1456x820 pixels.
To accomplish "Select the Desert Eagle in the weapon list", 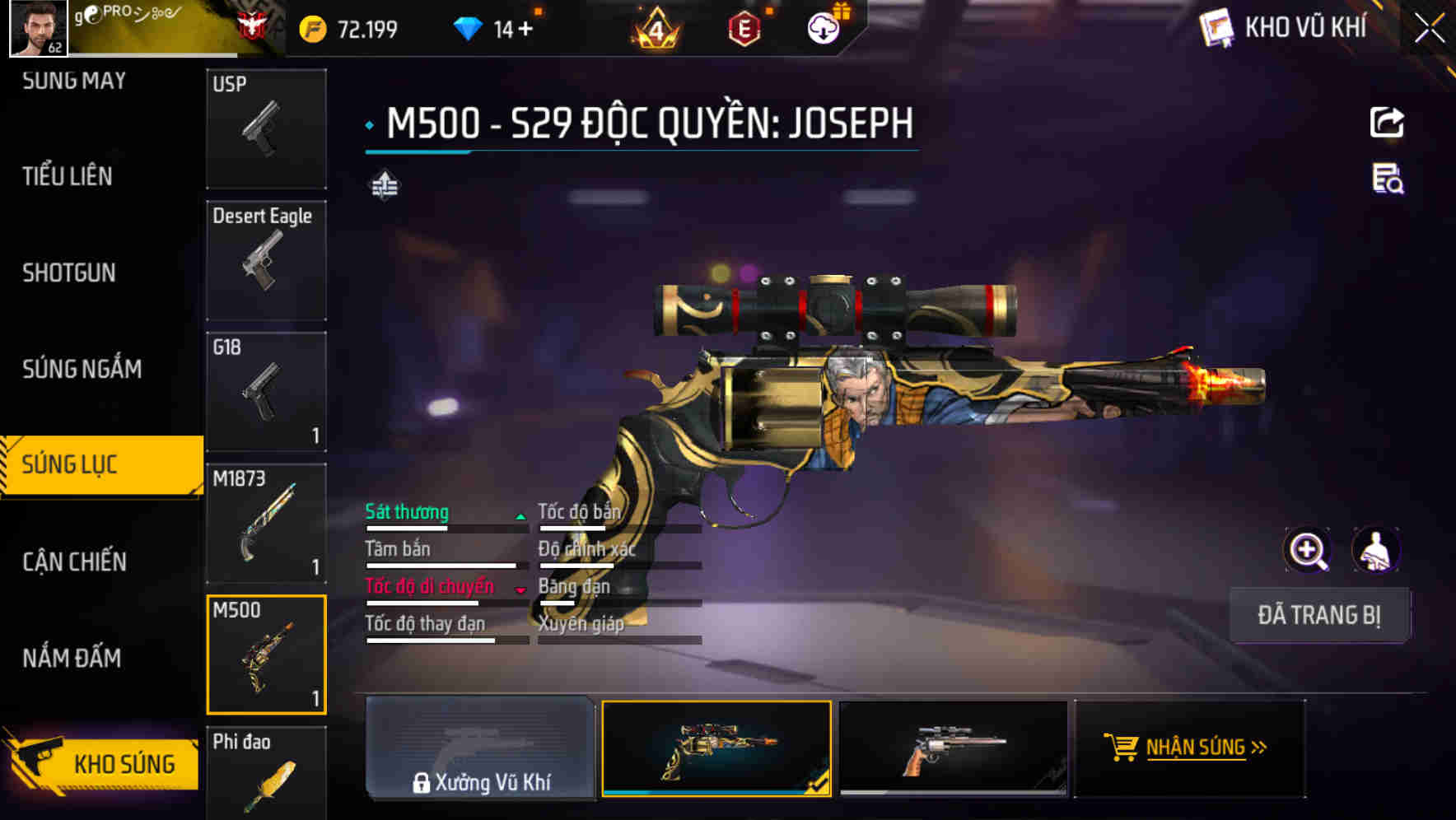I will [x=265, y=259].
